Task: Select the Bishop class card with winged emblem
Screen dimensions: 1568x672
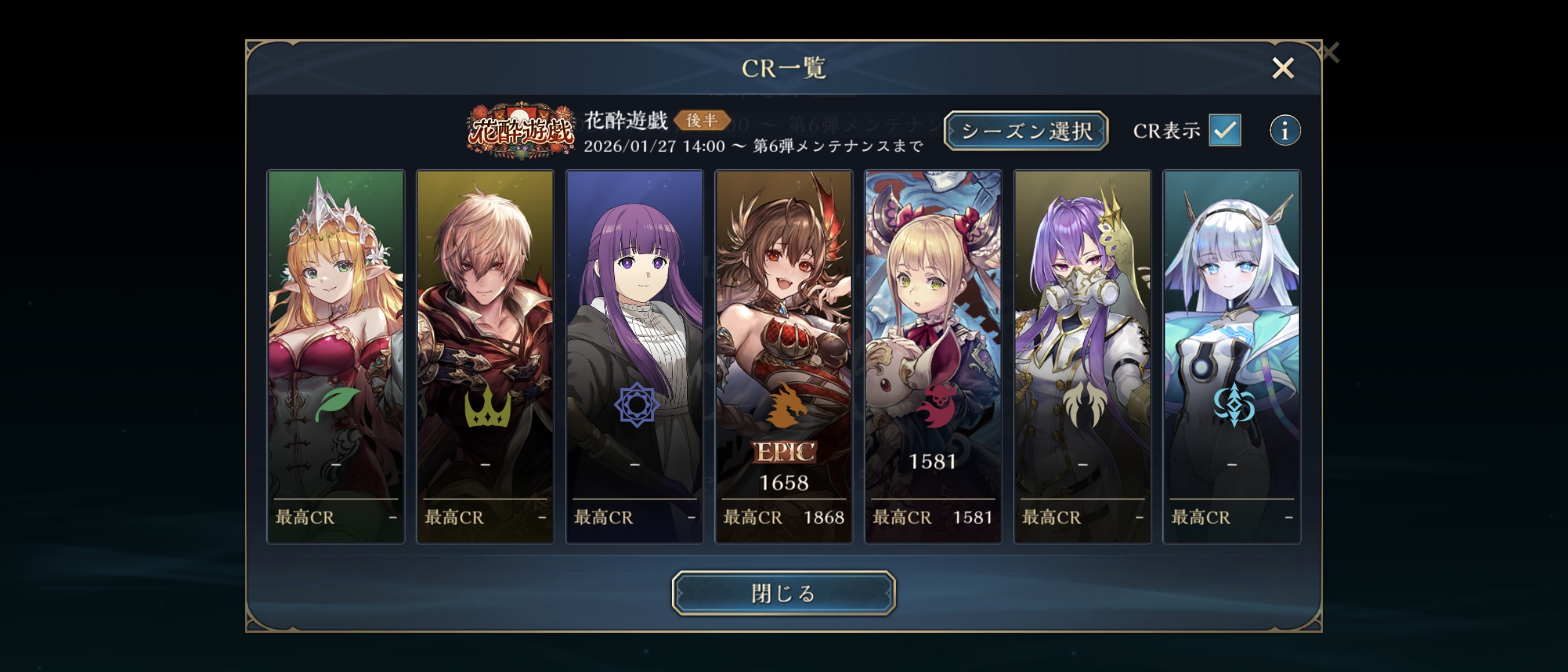Action: click(1083, 357)
